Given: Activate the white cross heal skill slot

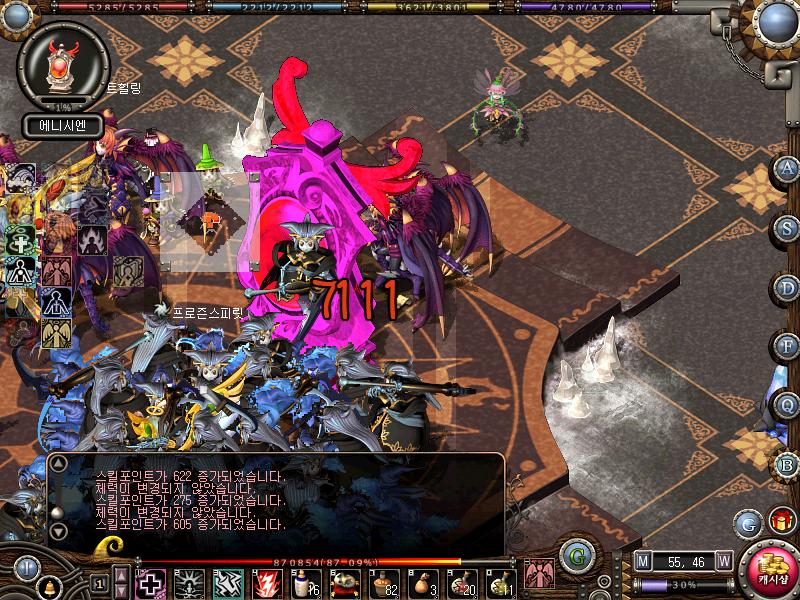Looking at the screenshot, I should pyautogui.click(x=150, y=582).
